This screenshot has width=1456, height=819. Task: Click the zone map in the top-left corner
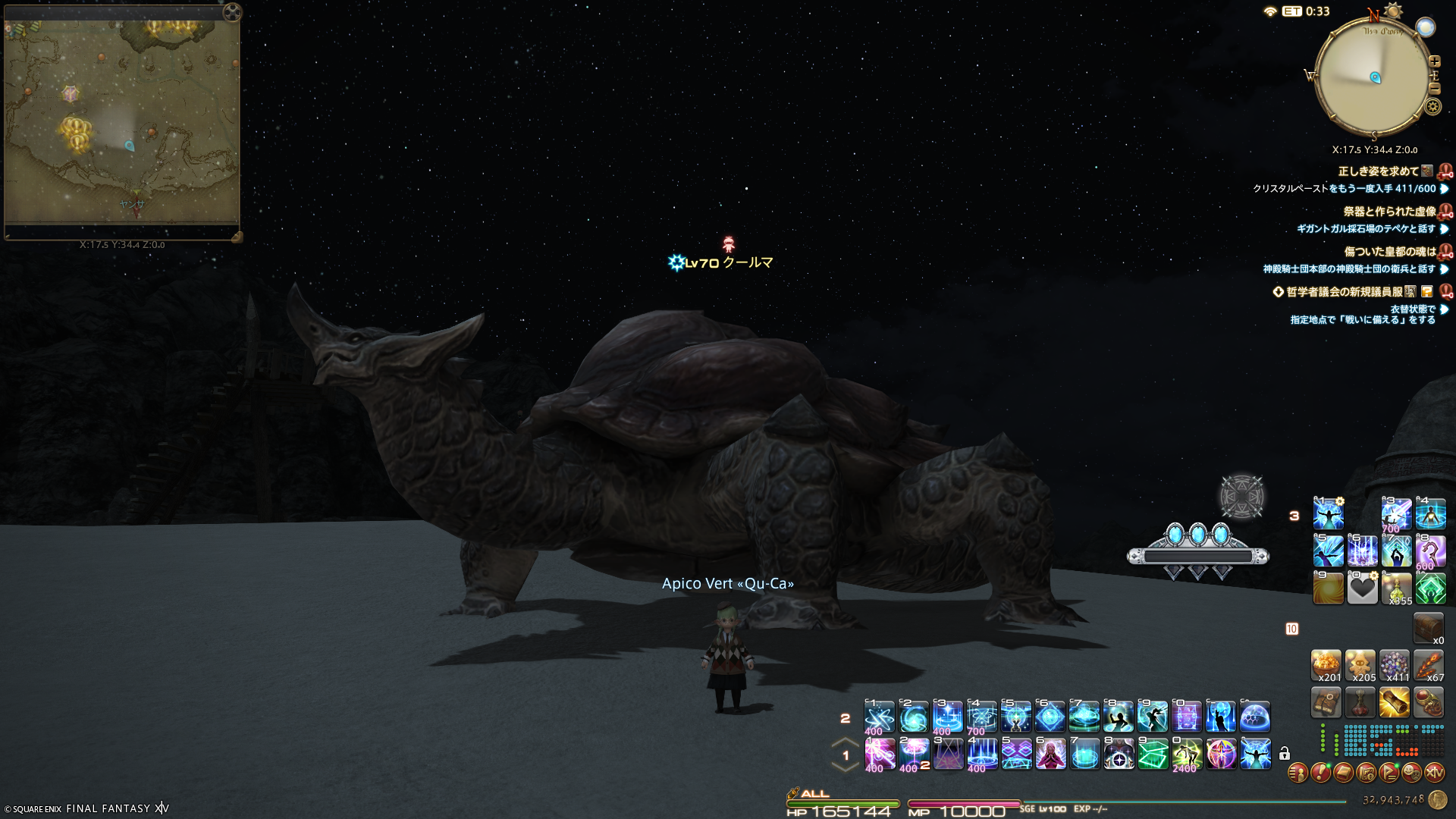point(121,121)
